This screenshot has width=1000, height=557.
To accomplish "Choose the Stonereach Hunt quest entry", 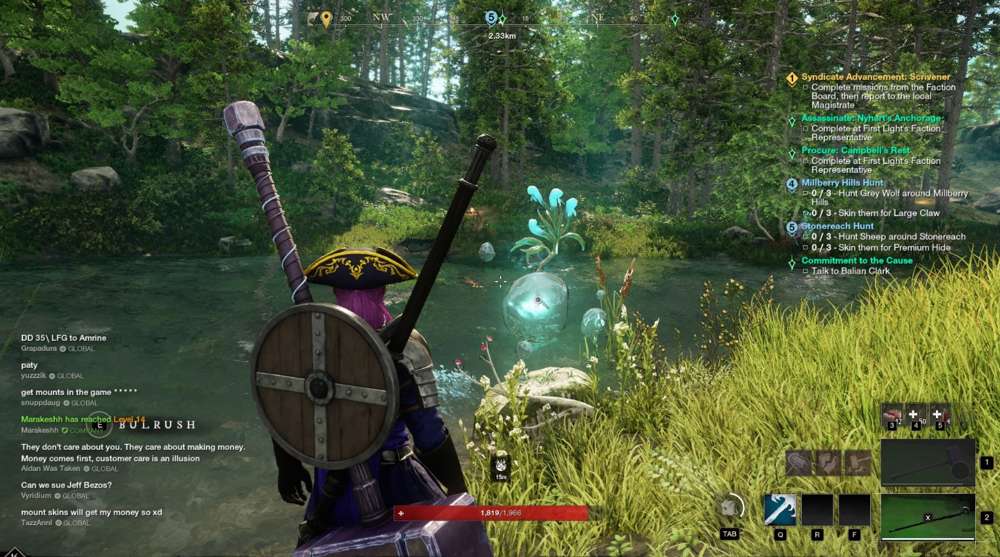I will click(x=836, y=226).
